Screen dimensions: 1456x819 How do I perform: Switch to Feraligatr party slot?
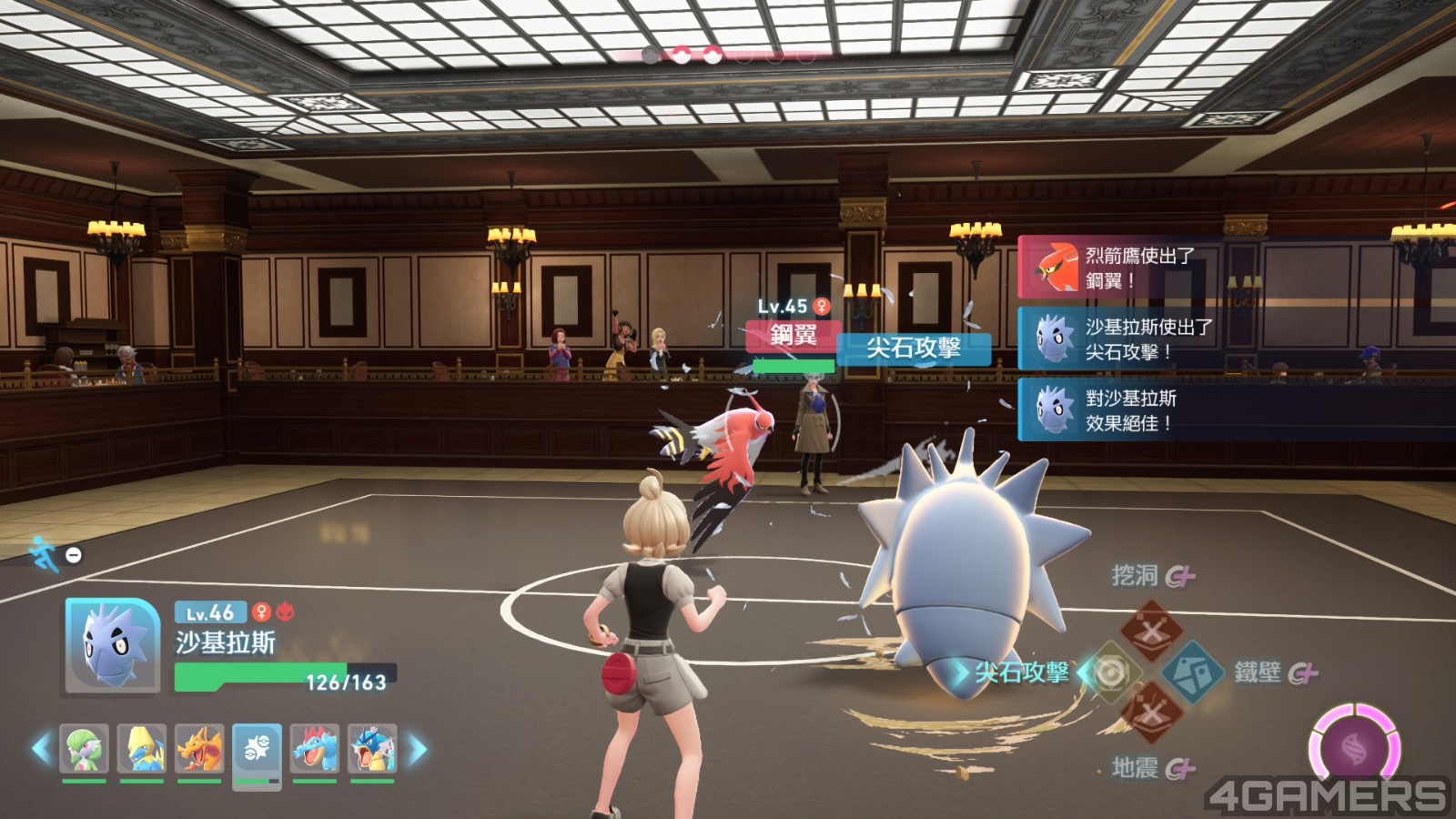(315, 748)
